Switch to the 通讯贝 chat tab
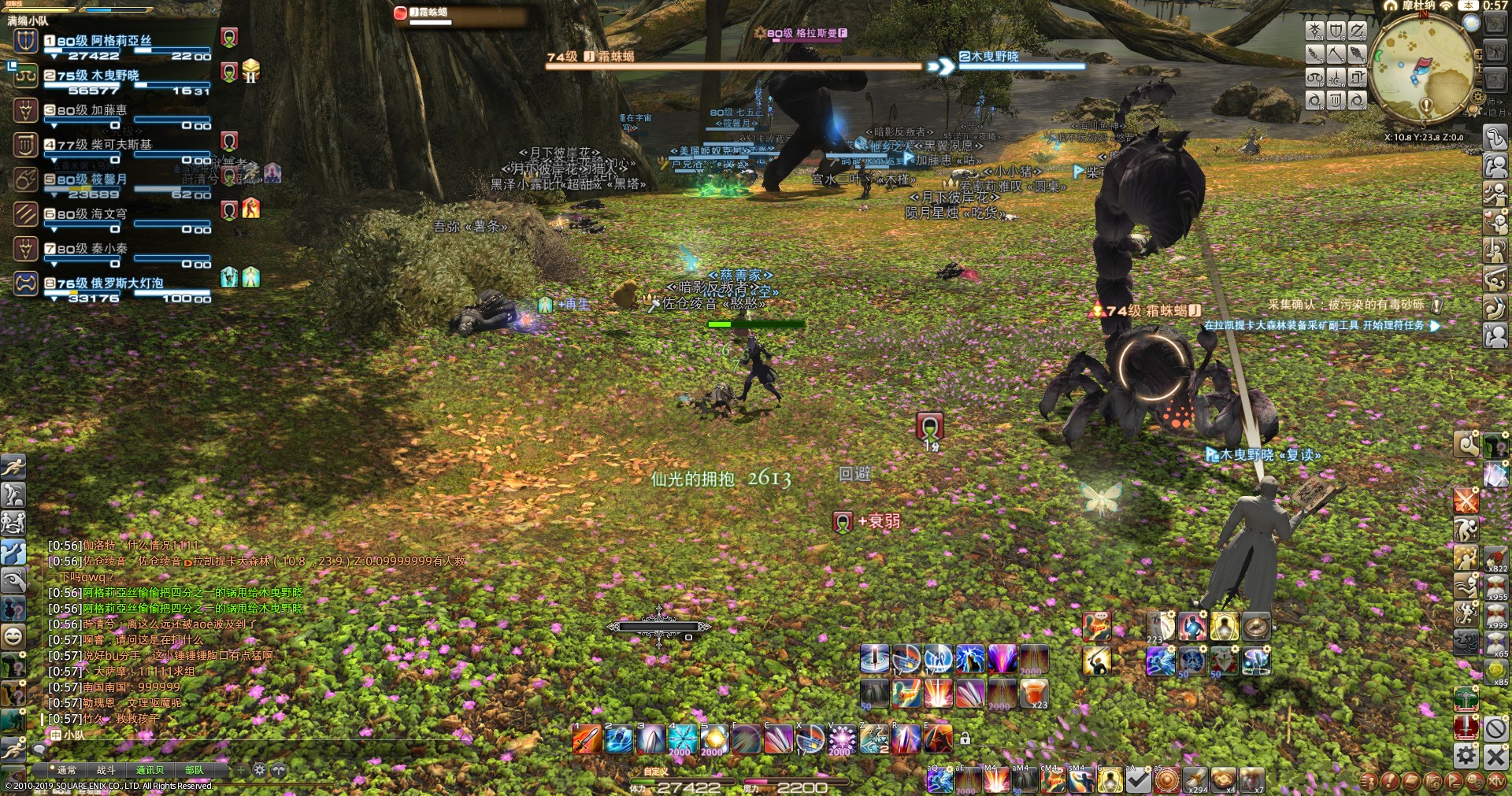Image resolution: width=1512 pixels, height=796 pixels. pos(150,770)
